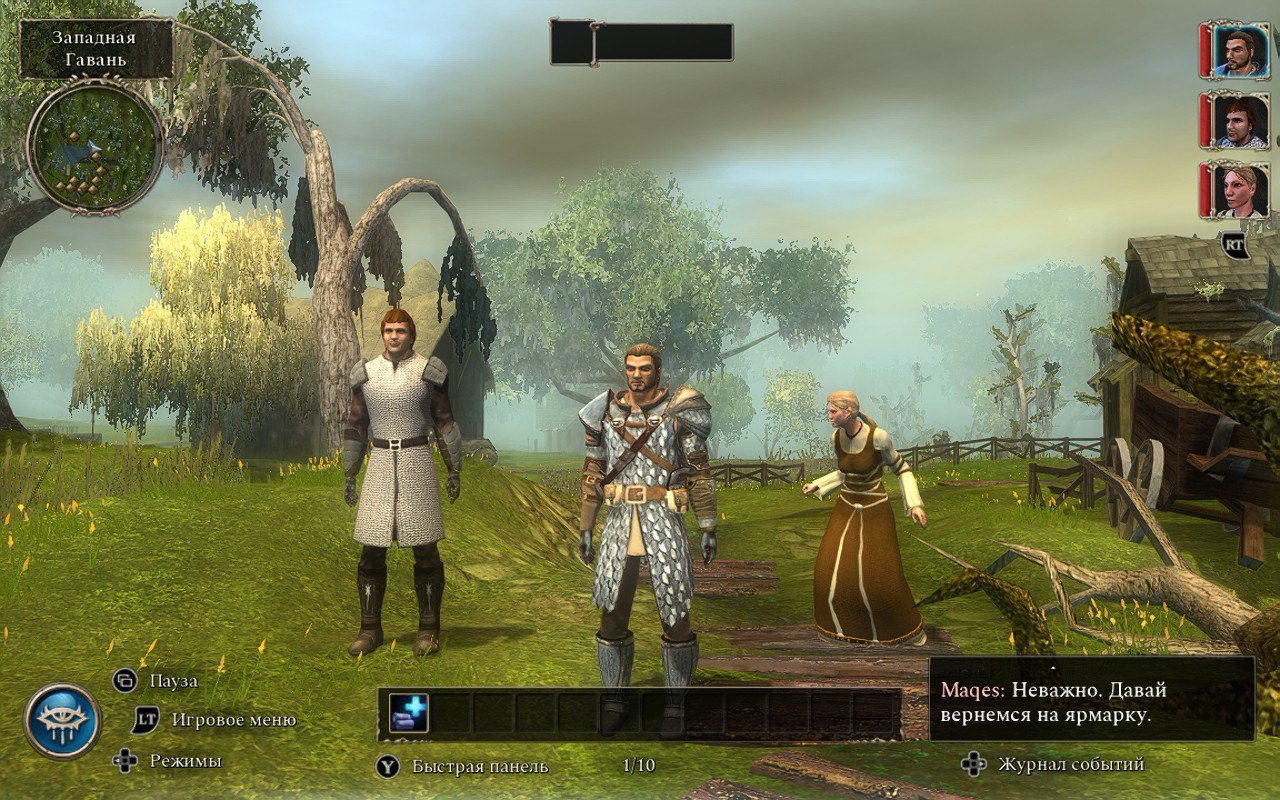Select the bearded man's party portrait
Screen dimensions: 1280x800
click(x=1240, y=50)
